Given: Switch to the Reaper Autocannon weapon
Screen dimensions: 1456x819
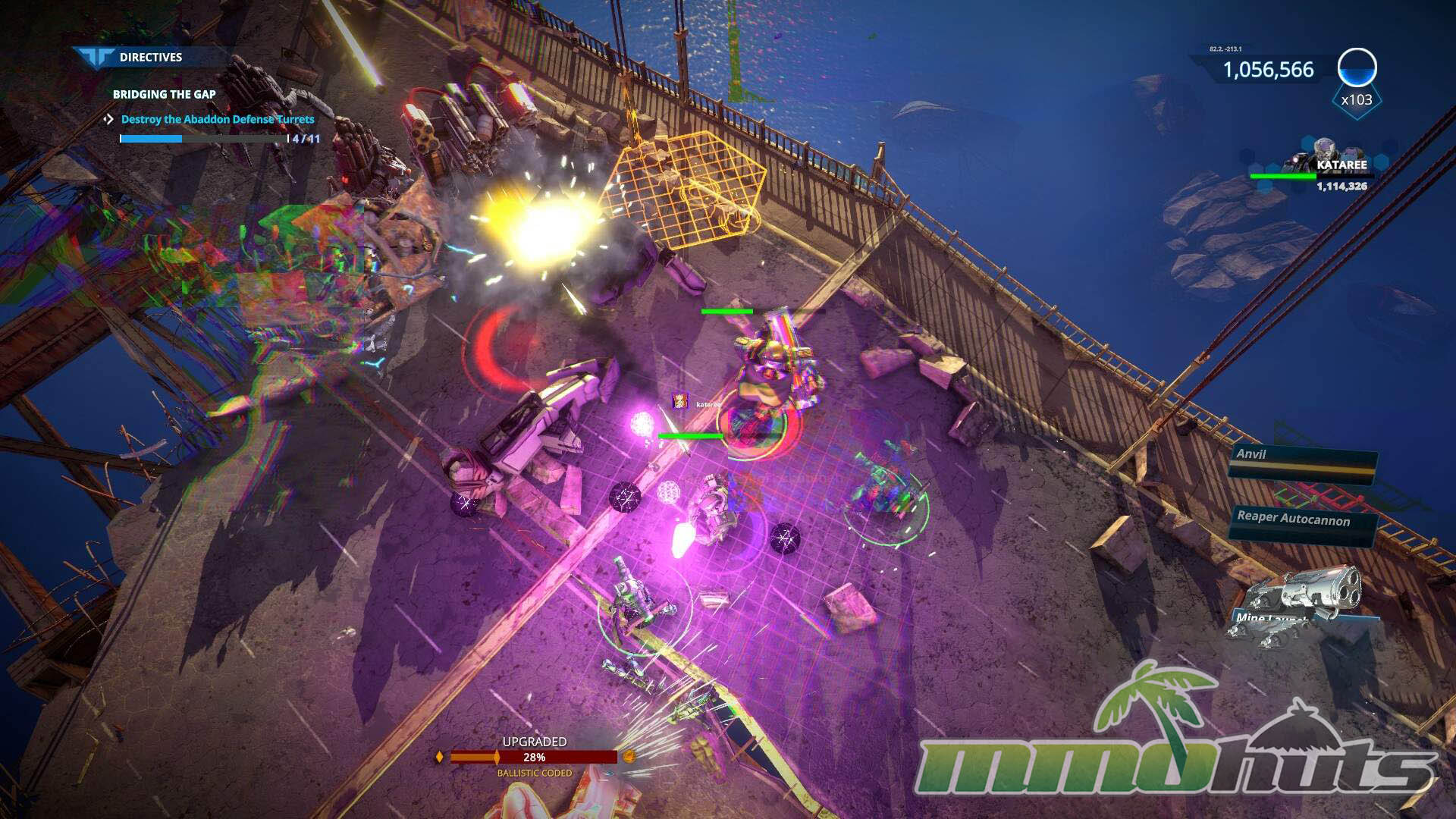Looking at the screenshot, I should 1300,521.
